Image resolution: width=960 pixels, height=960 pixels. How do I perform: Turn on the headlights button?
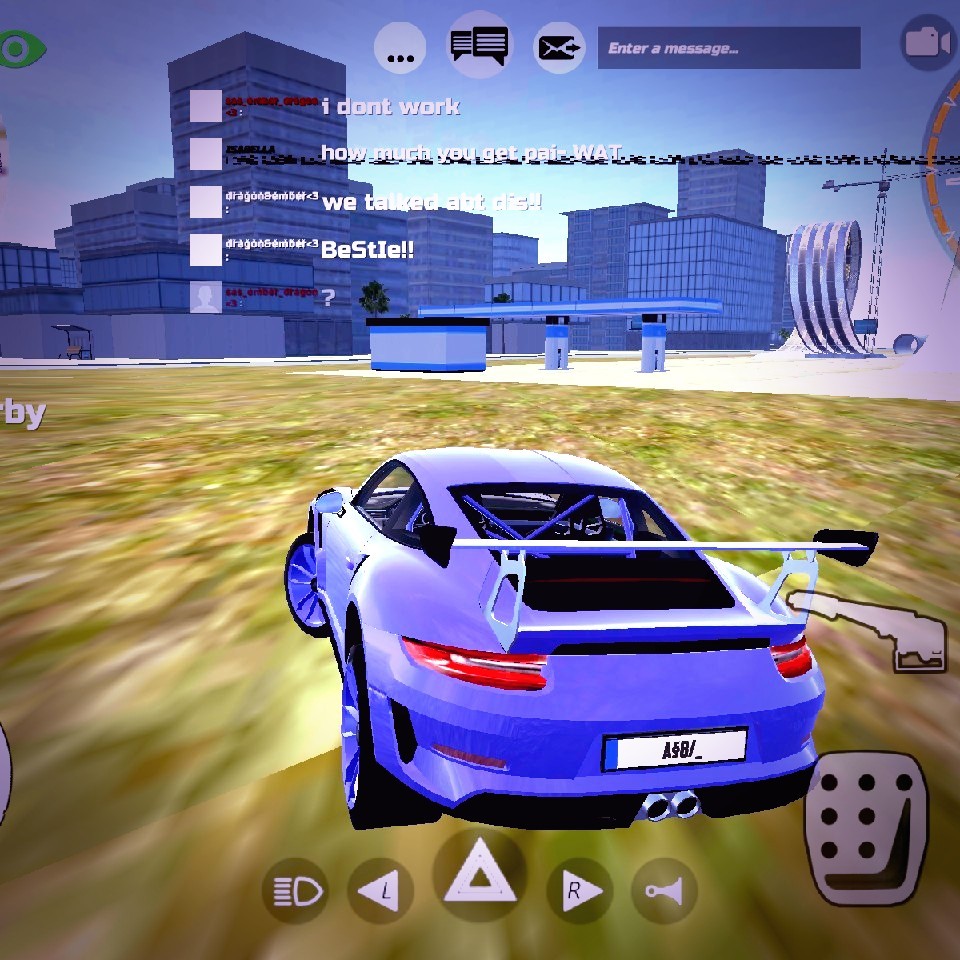coord(296,890)
